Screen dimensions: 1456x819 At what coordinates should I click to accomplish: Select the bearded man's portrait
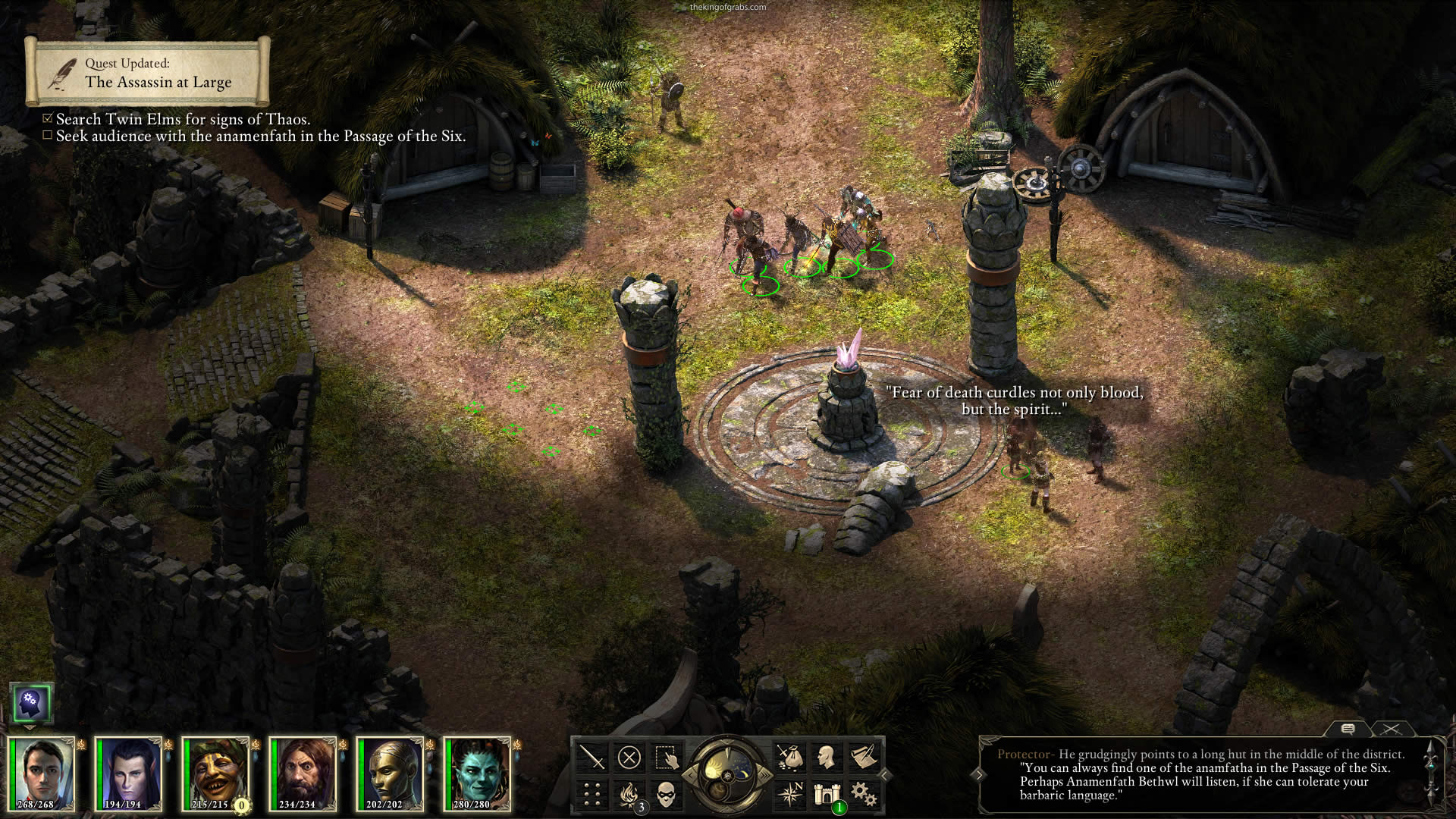pyautogui.click(x=303, y=772)
